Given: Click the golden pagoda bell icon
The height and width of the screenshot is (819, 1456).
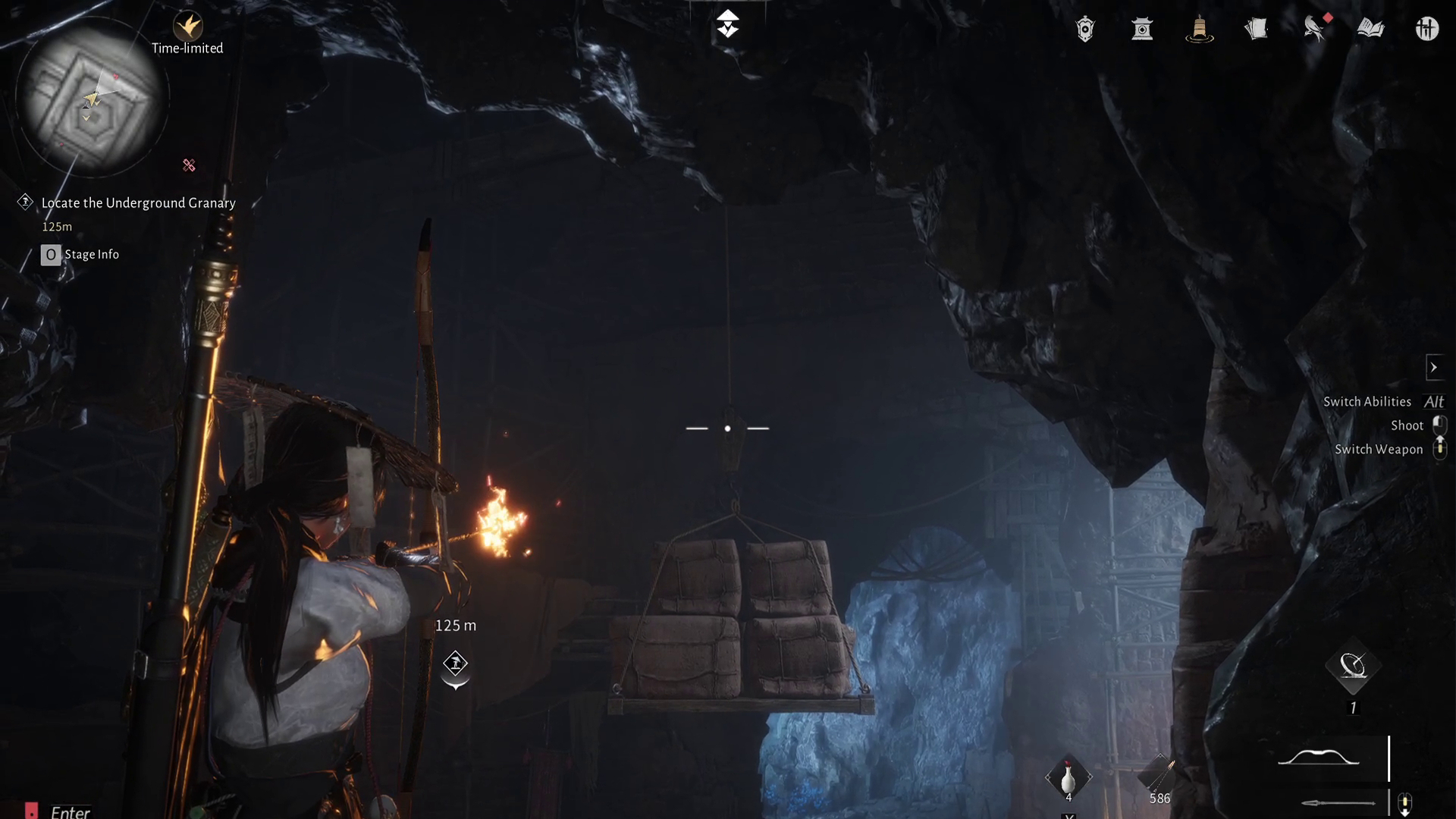Looking at the screenshot, I should (x=1199, y=30).
